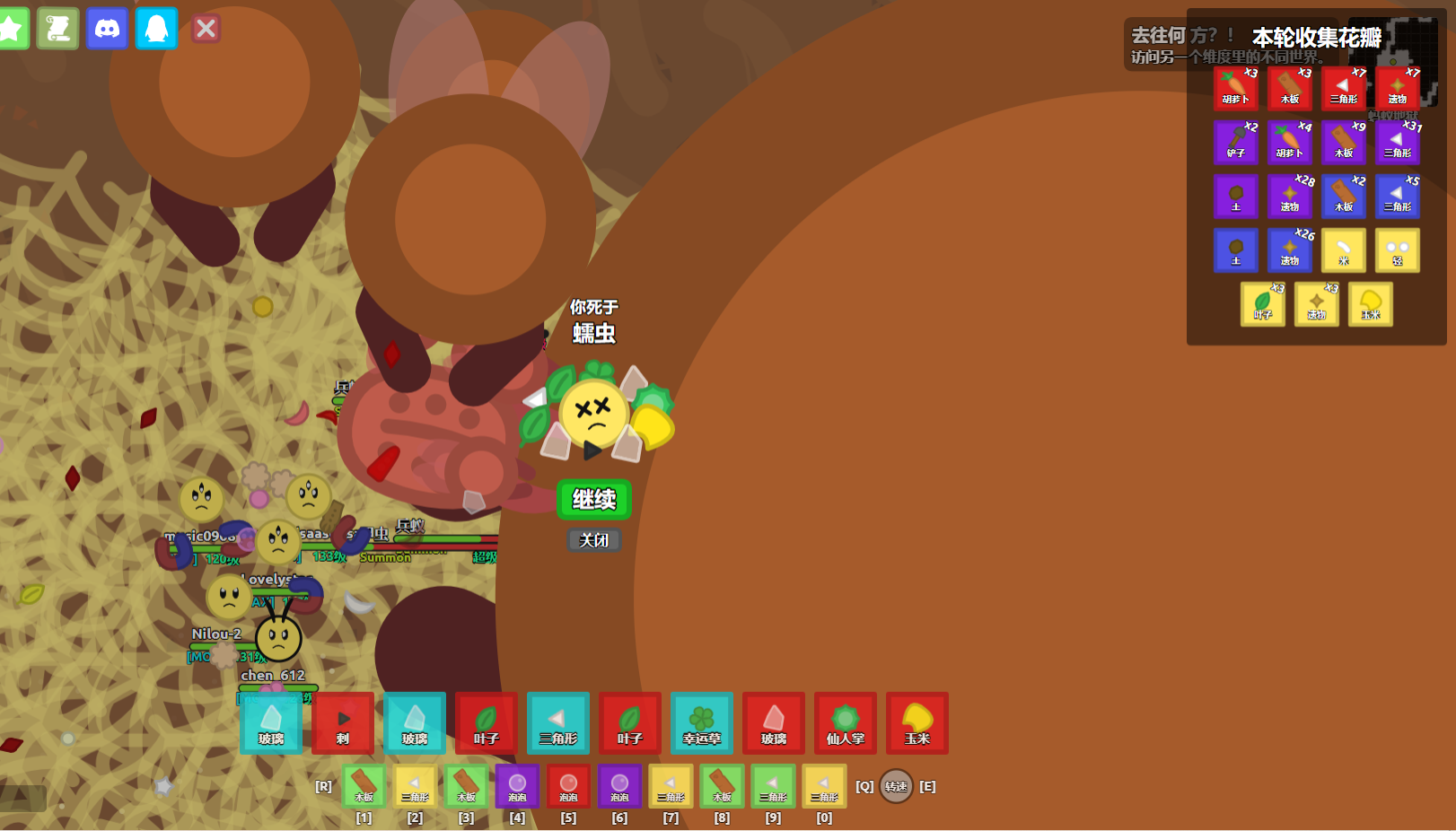Click the yellow 叶子 leaf collected petal

click(1263, 303)
